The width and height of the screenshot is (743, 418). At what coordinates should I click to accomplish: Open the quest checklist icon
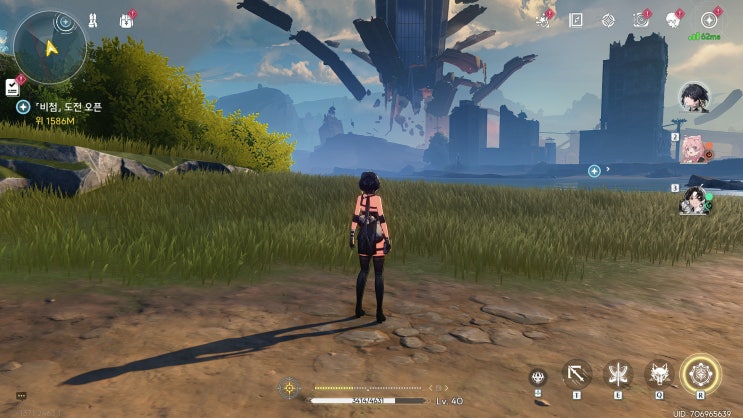point(12,87)
